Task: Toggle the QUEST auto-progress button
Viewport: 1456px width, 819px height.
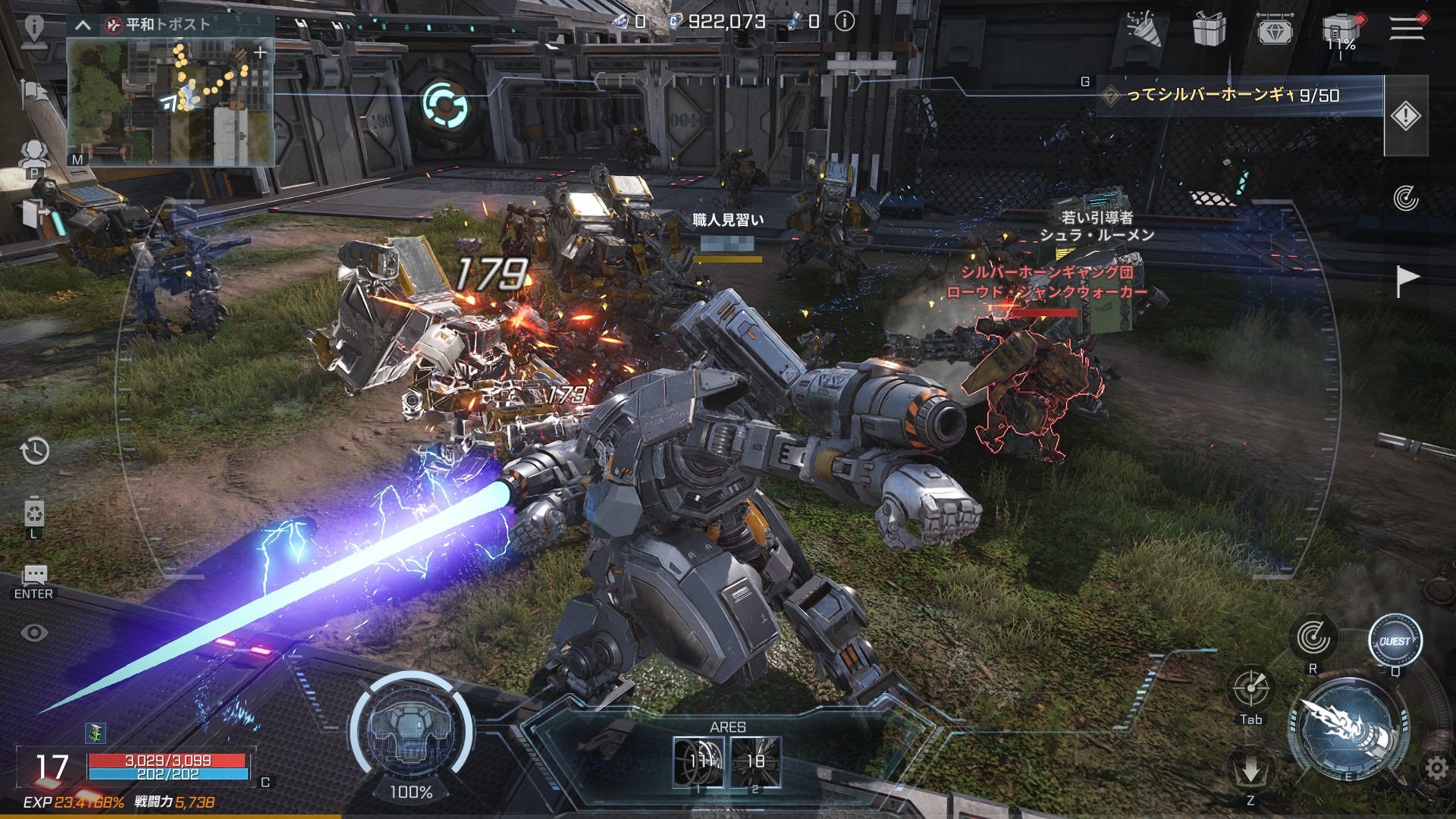Action: pos(1395,642)
